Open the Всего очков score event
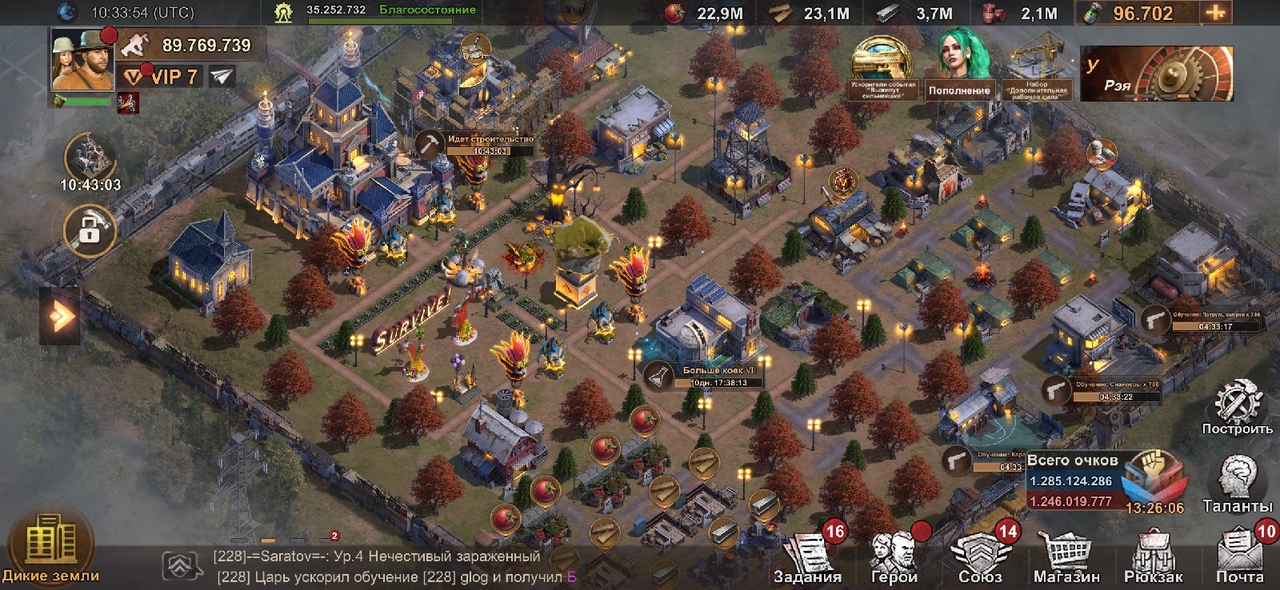The image size is (1280, 590). tap(1104, 482)
